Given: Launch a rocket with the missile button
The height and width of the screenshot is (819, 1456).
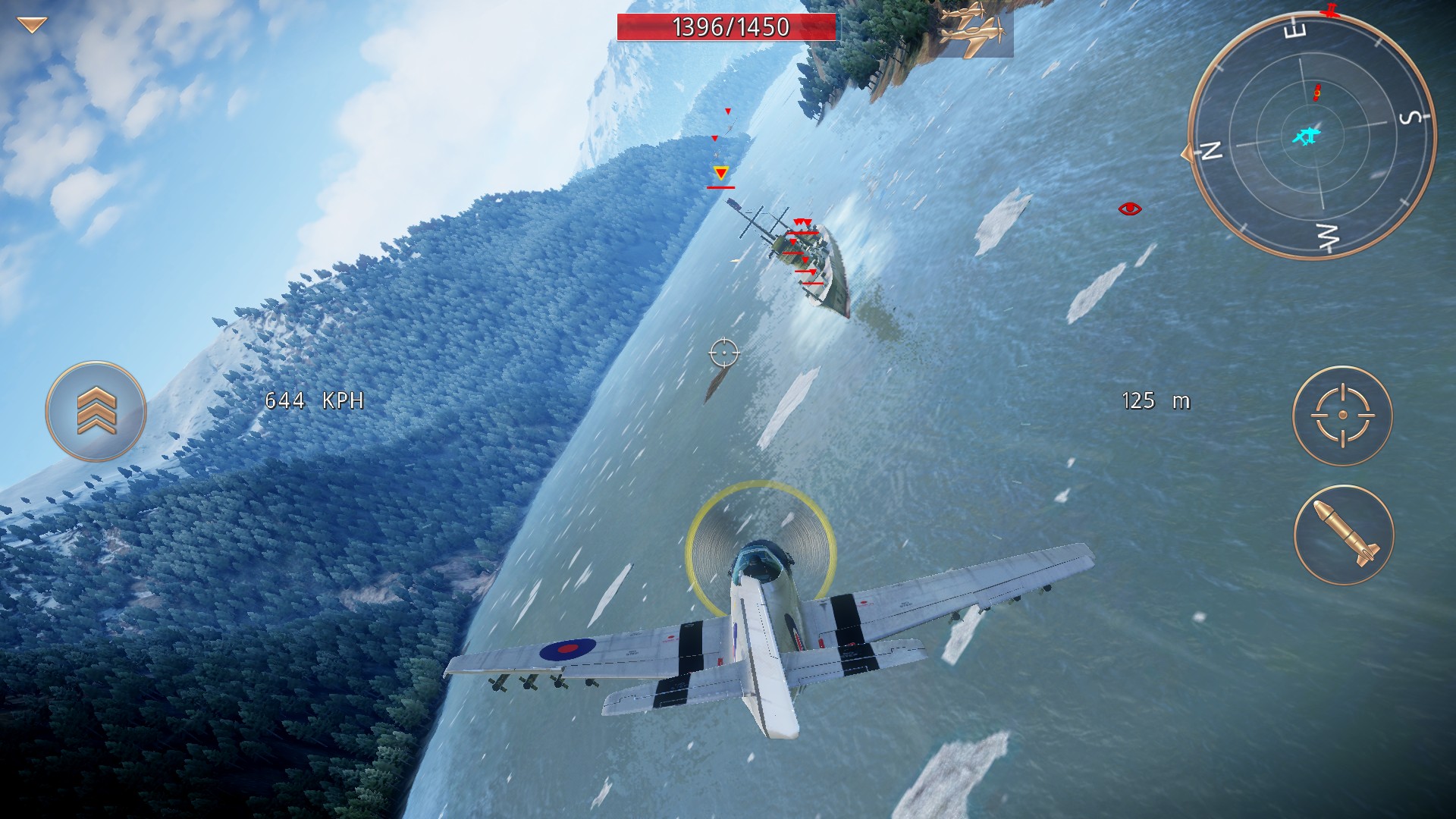Looking at the screenshot, I should (x=1344, y=535).
